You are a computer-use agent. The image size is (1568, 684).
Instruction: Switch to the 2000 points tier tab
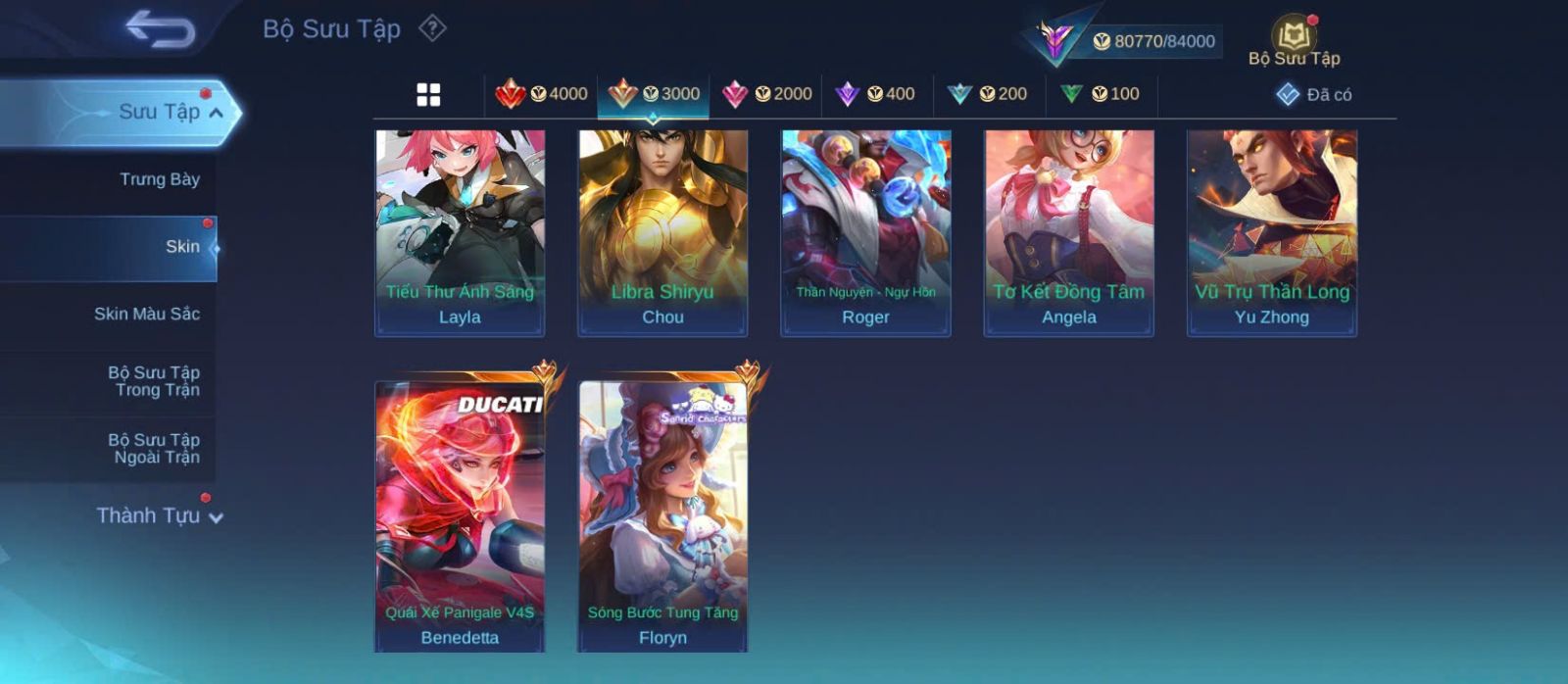pos(766,94)
